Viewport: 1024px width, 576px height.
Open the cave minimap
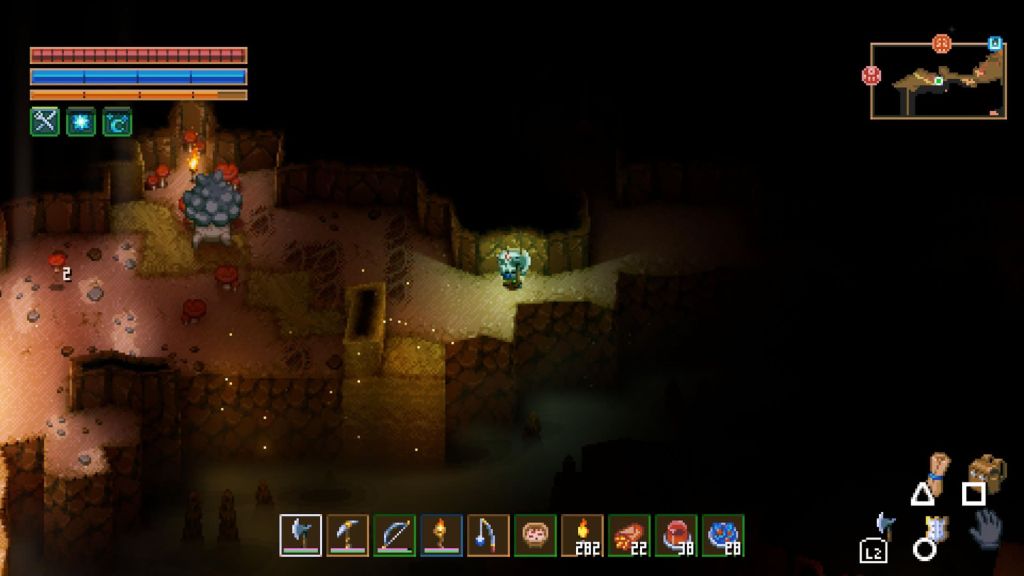(x=938, y=81)
